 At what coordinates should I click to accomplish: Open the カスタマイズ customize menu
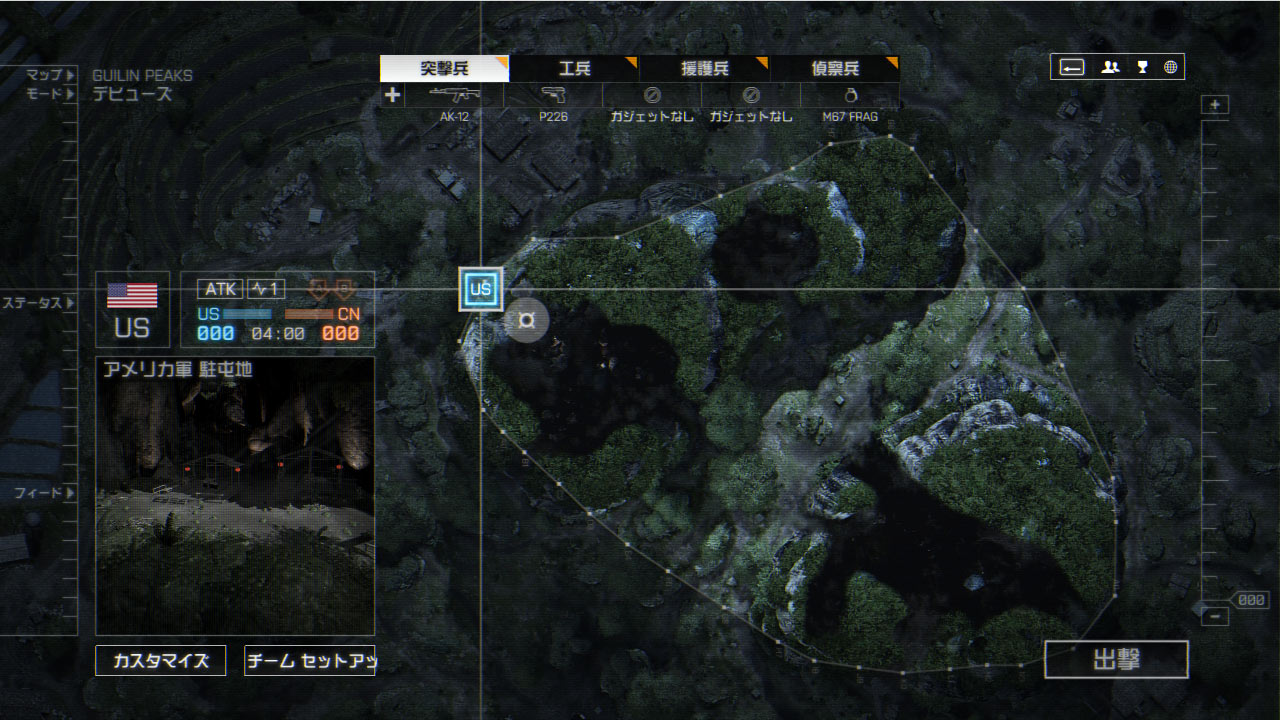[x=160, y=661]
